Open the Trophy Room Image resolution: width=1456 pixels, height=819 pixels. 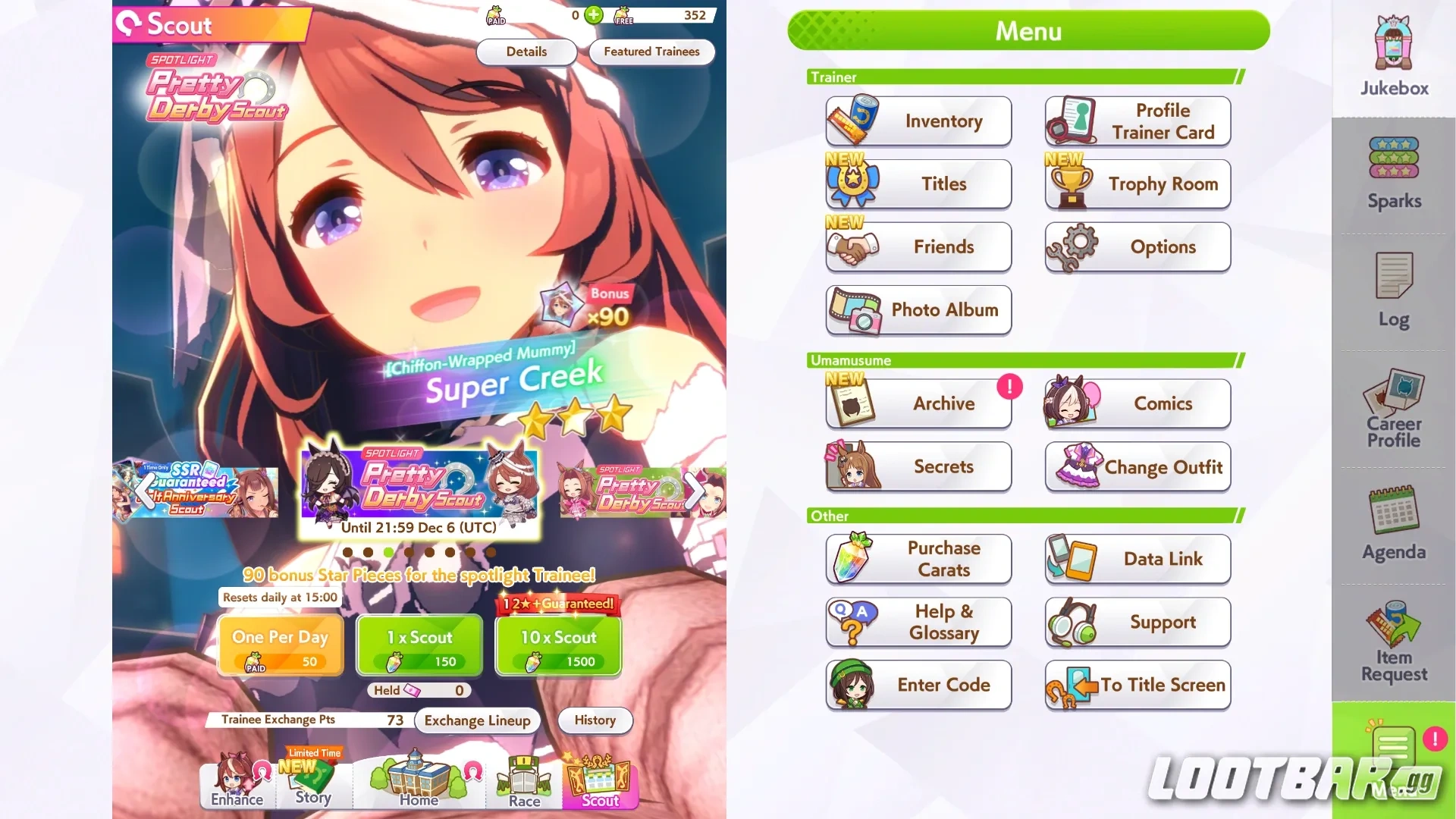click(x=1137, y=184)
